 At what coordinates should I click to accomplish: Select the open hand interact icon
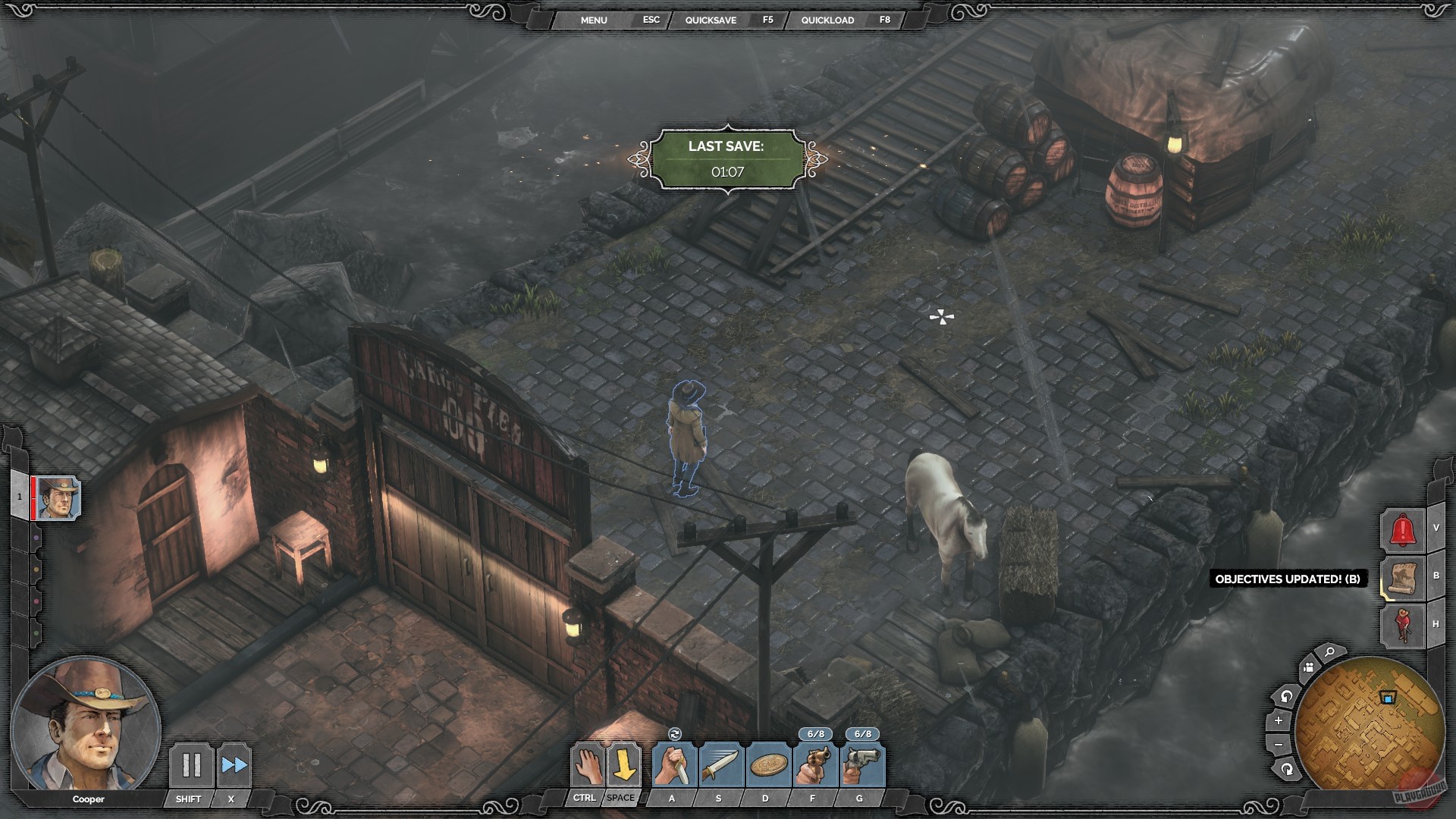pos(586,765)
